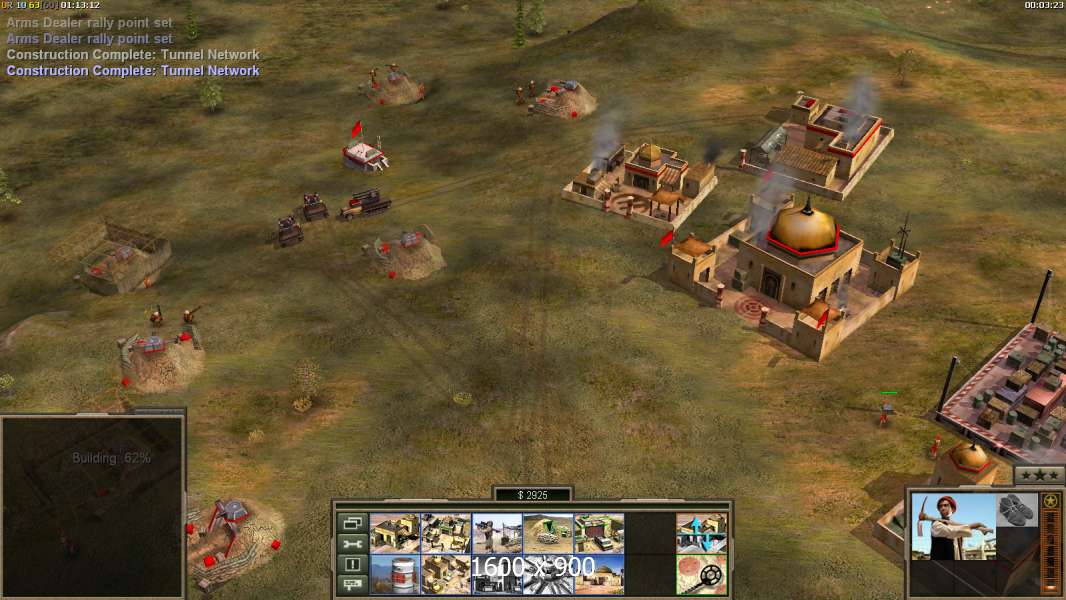Open the three-star General's powers button
Viewport: 1066px width, 600px height.
1039,476
